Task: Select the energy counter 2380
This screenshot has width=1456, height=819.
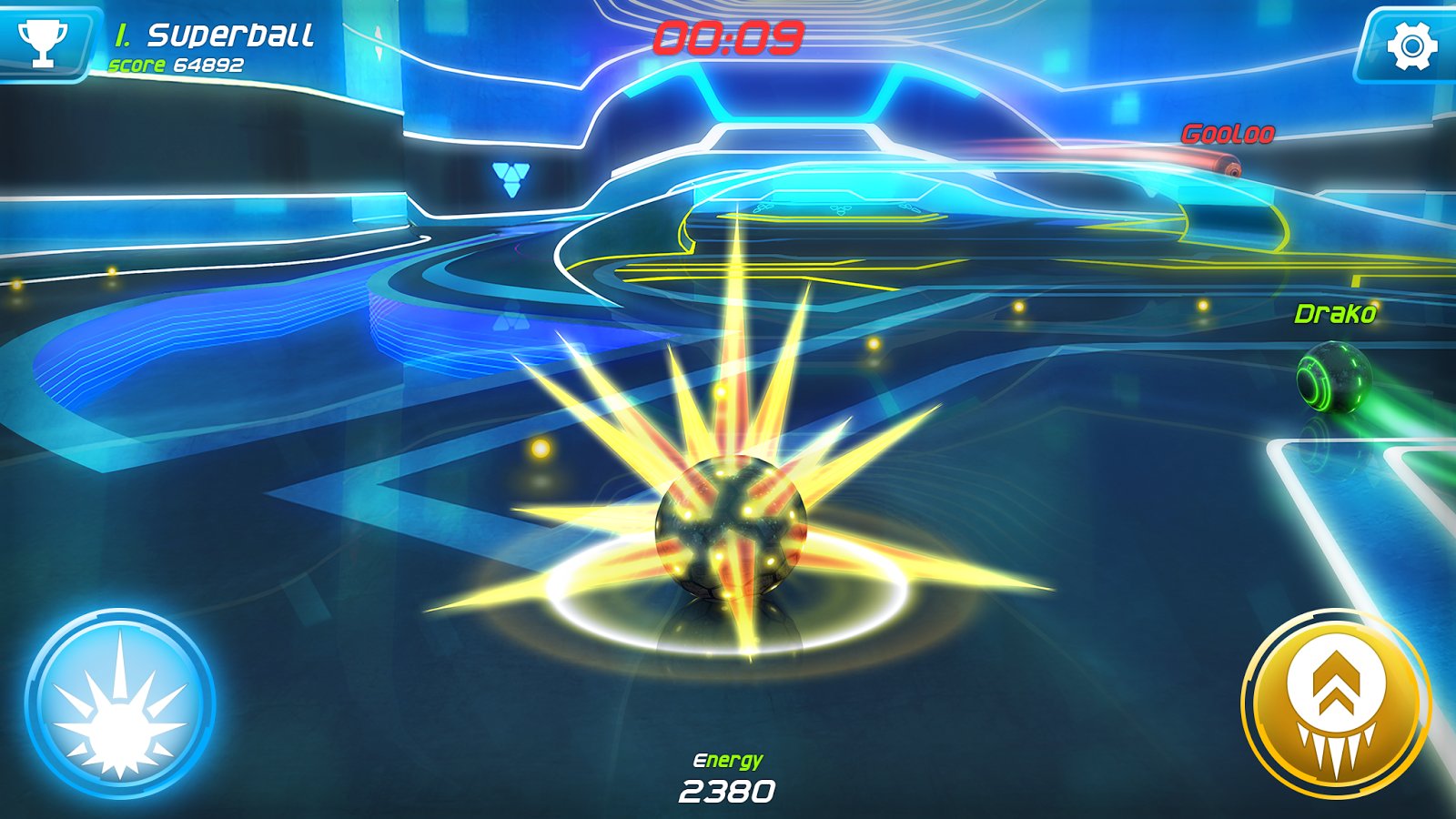Action: (x=728, y=790)
